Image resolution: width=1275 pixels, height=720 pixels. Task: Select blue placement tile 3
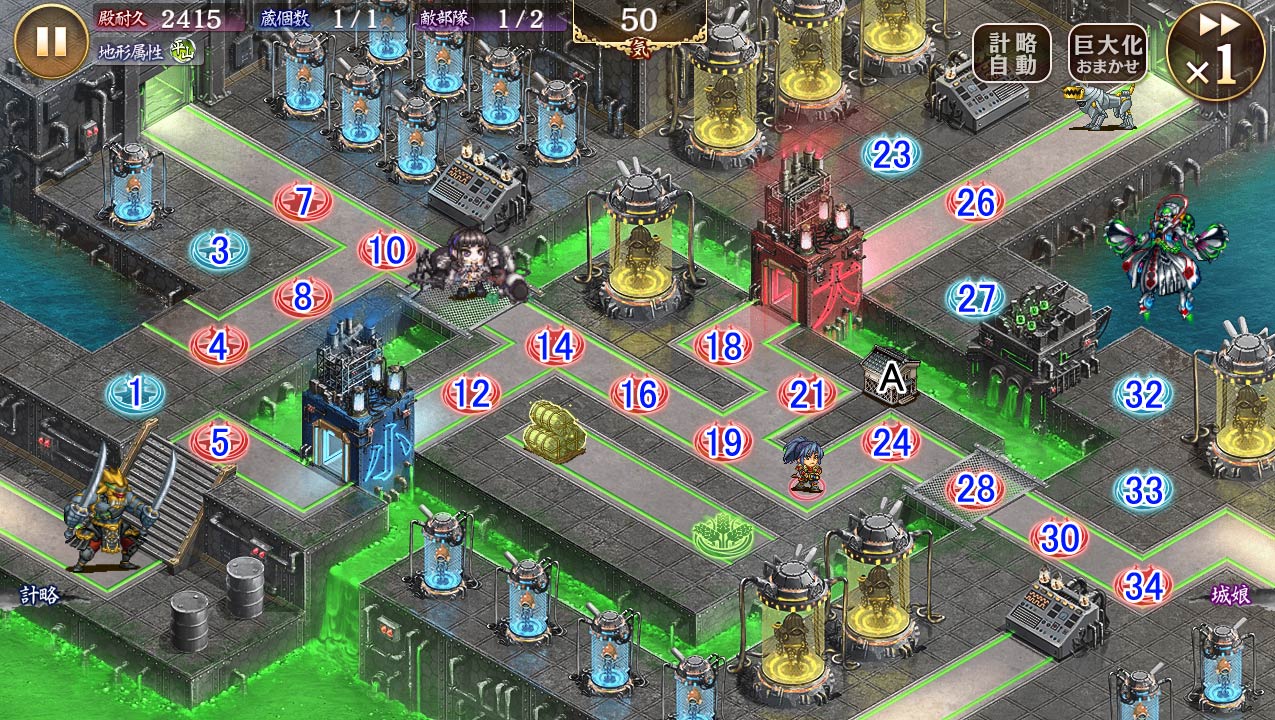tap(220, 250)
